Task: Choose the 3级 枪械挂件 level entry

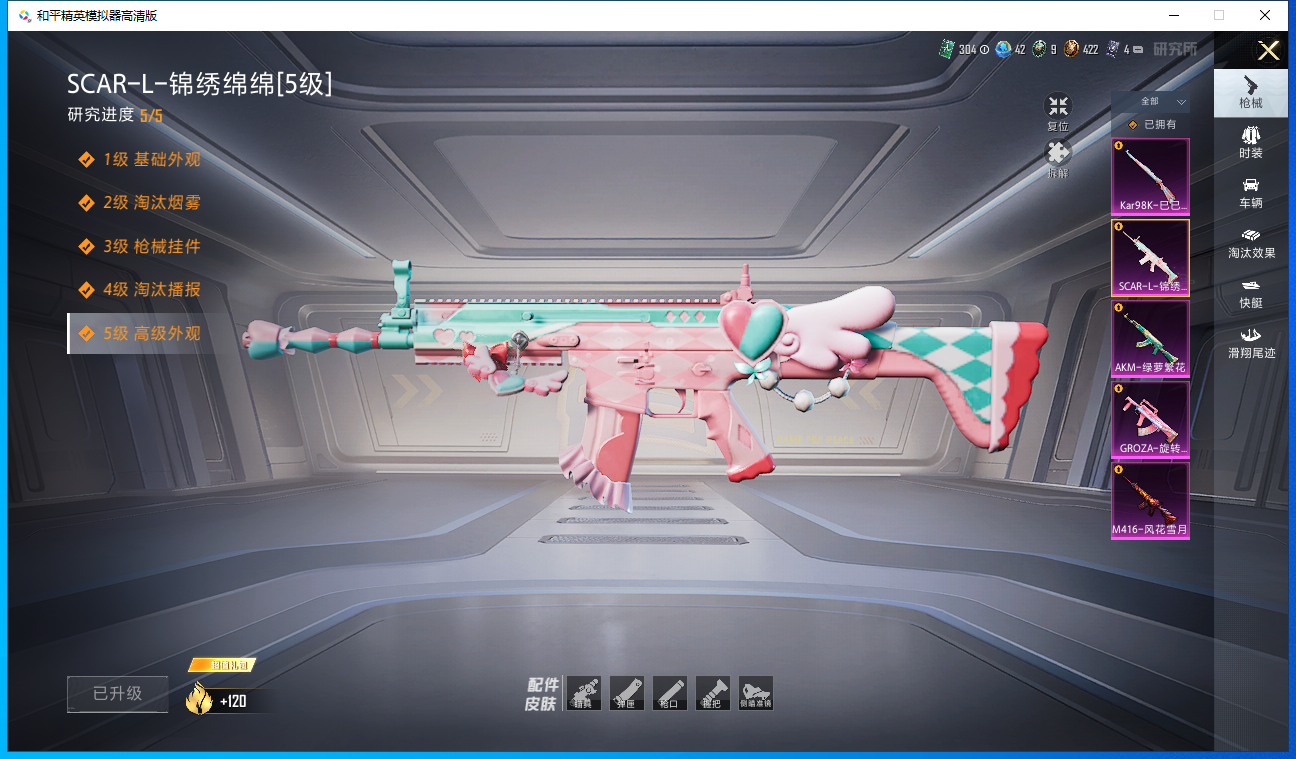Action: click(150, 246)
